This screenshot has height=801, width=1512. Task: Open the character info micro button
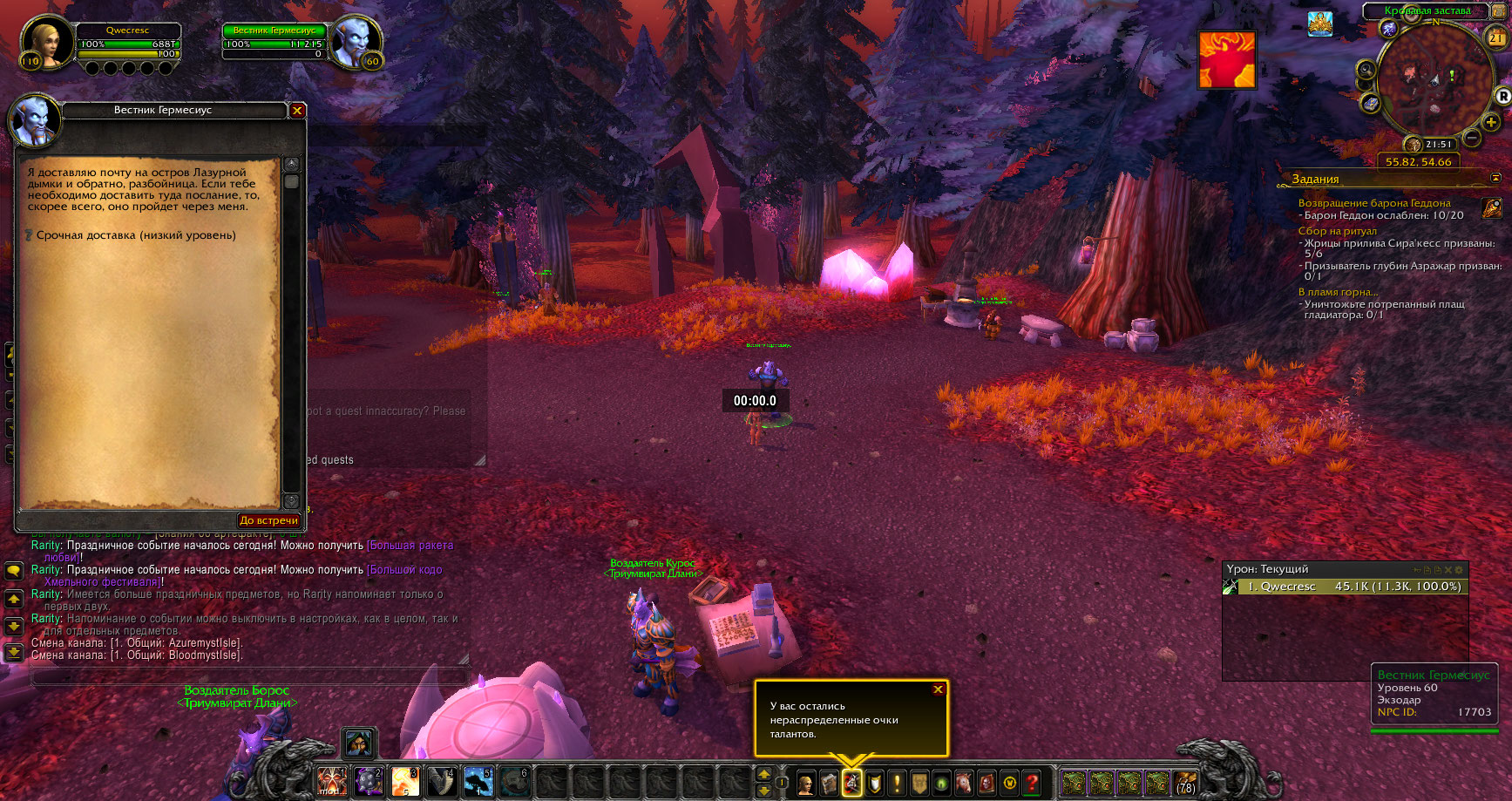click(x=806, y=783)
